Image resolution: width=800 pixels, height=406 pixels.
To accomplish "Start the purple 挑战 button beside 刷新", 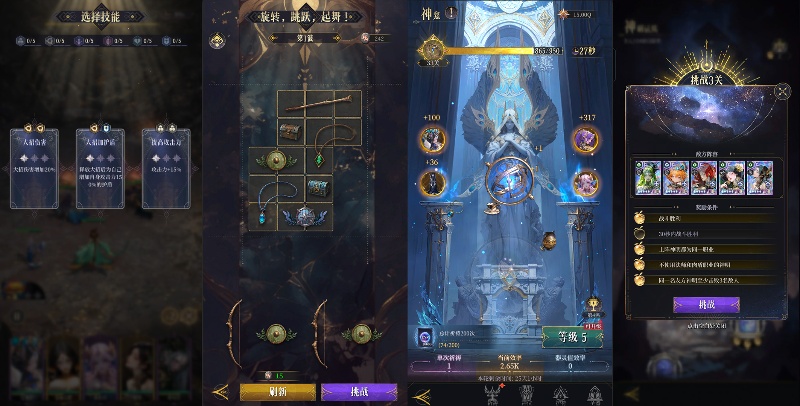I will point(358,392).
